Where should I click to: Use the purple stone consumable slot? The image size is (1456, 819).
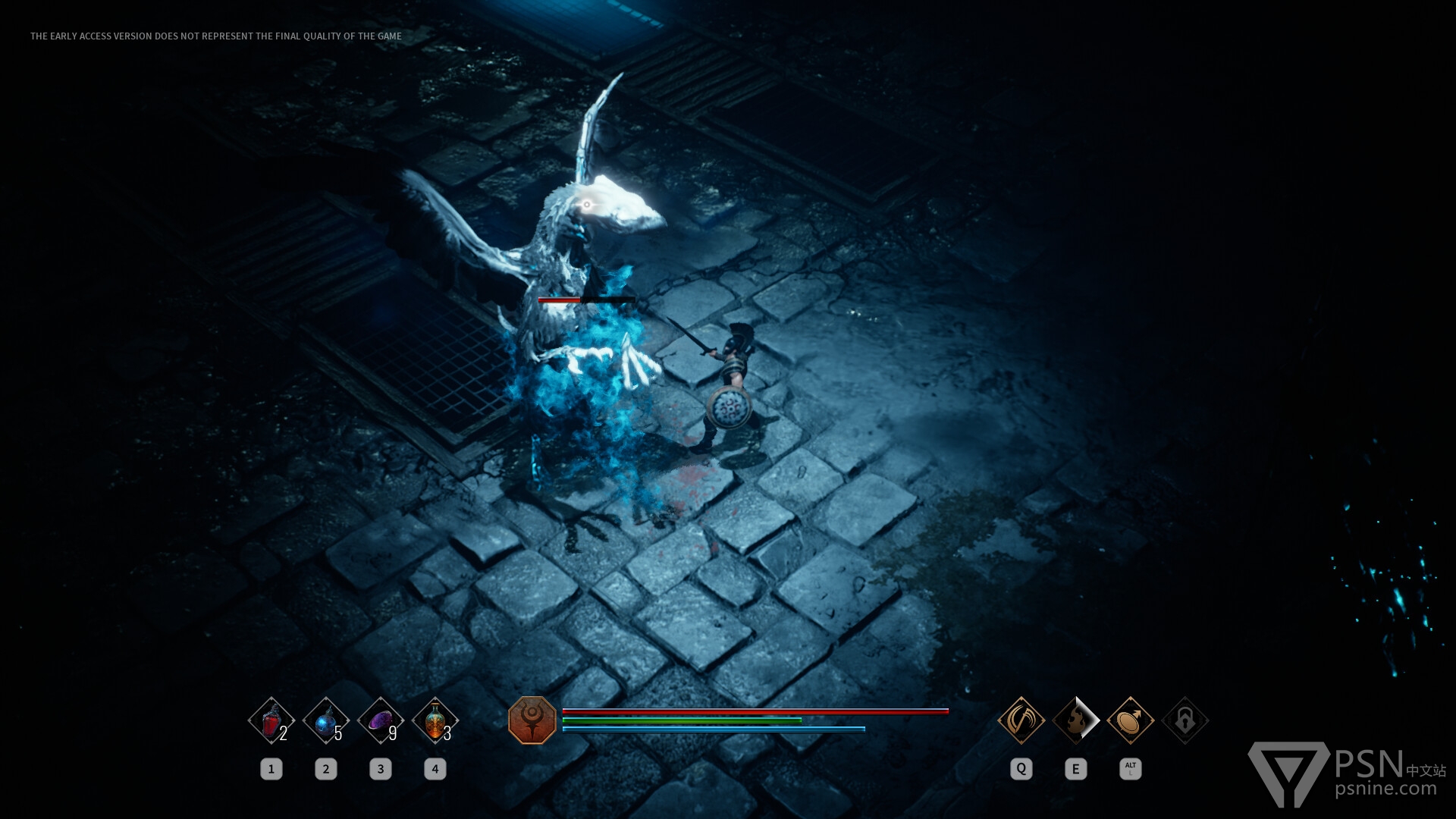click(381, 720)
